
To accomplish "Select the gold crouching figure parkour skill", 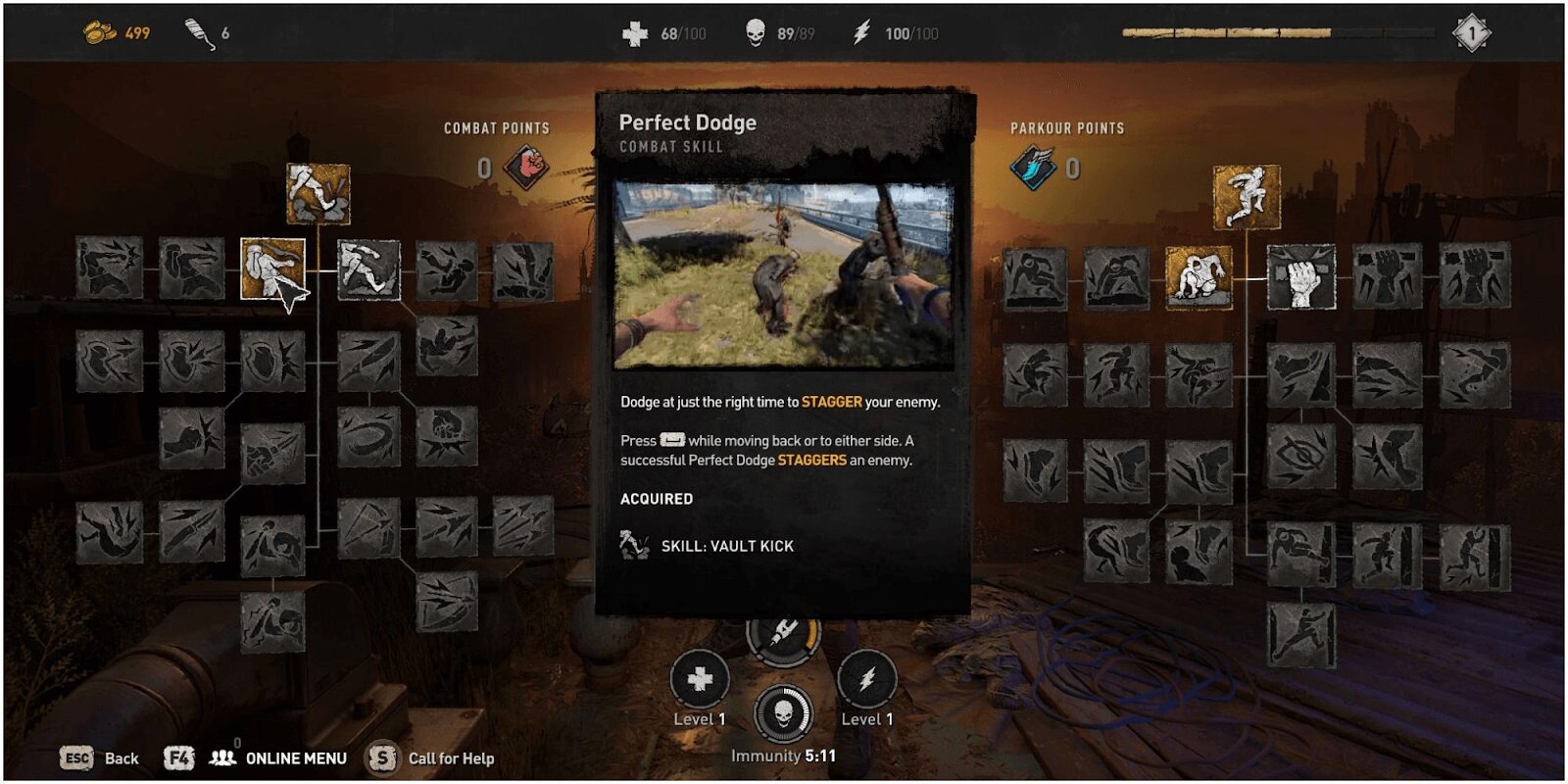I will pos(1198,277).
